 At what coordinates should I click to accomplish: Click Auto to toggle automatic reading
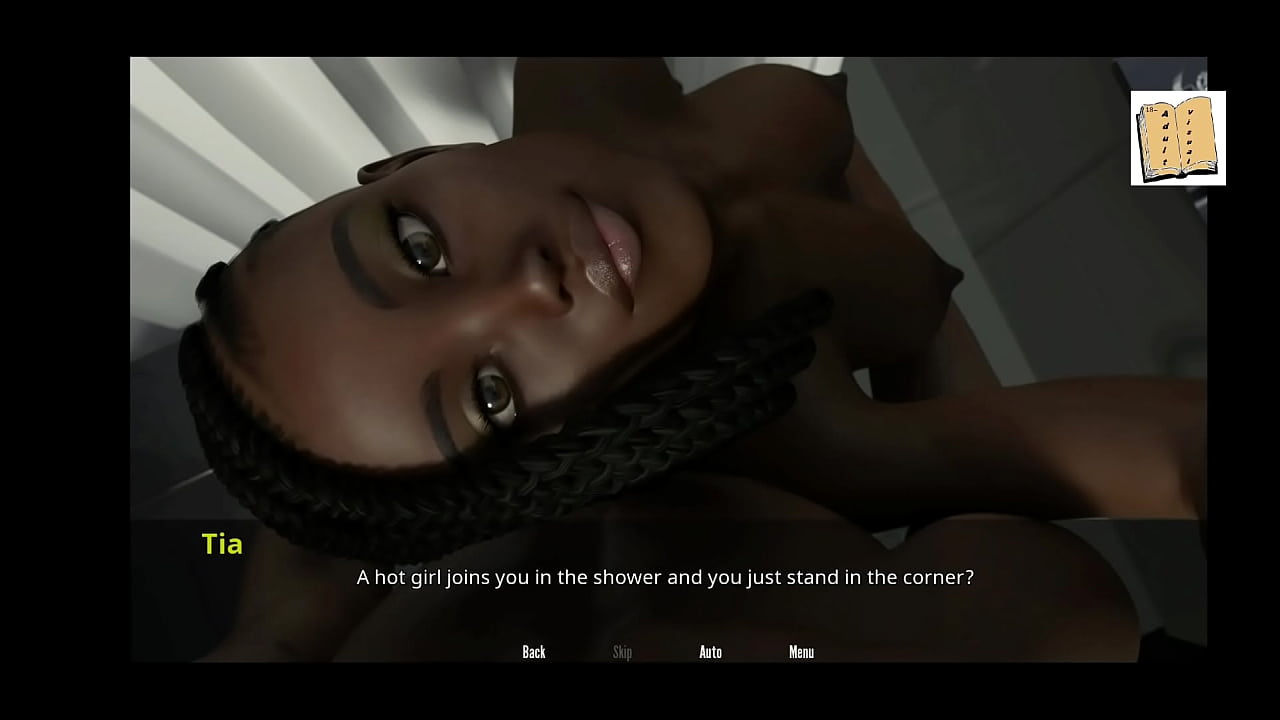click(710, 652)
